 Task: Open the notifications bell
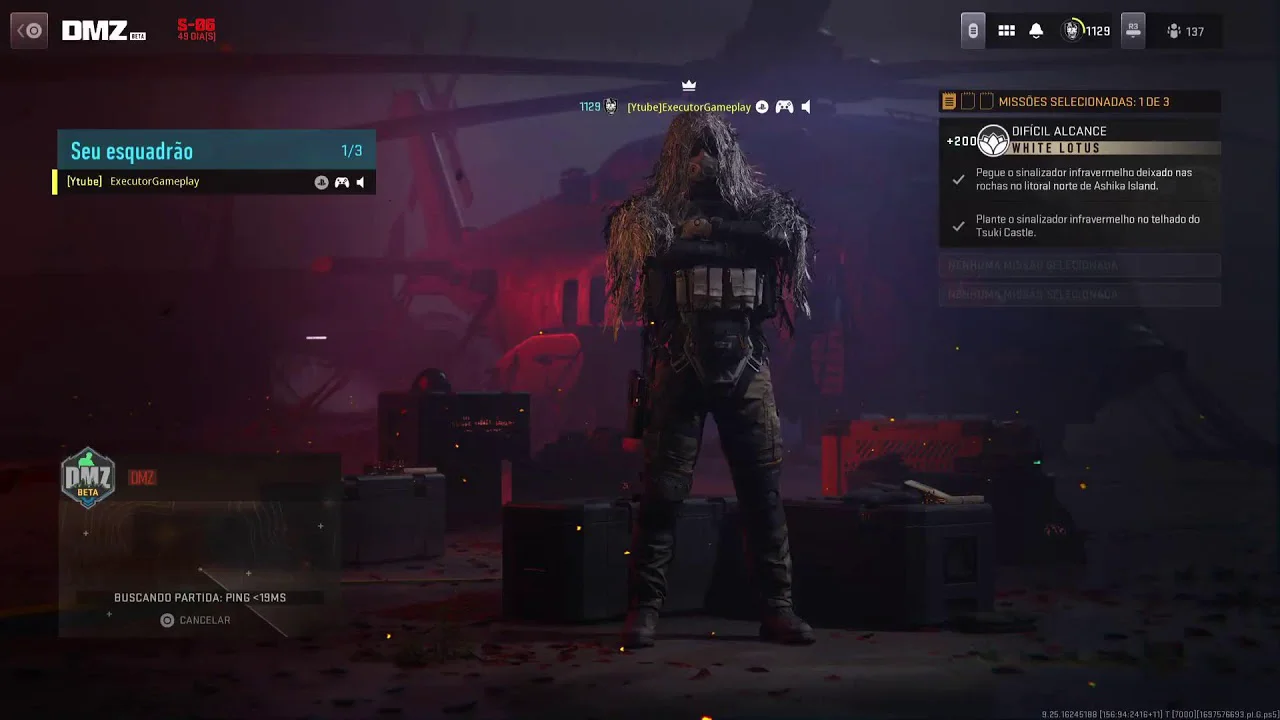pos(1036,31)
